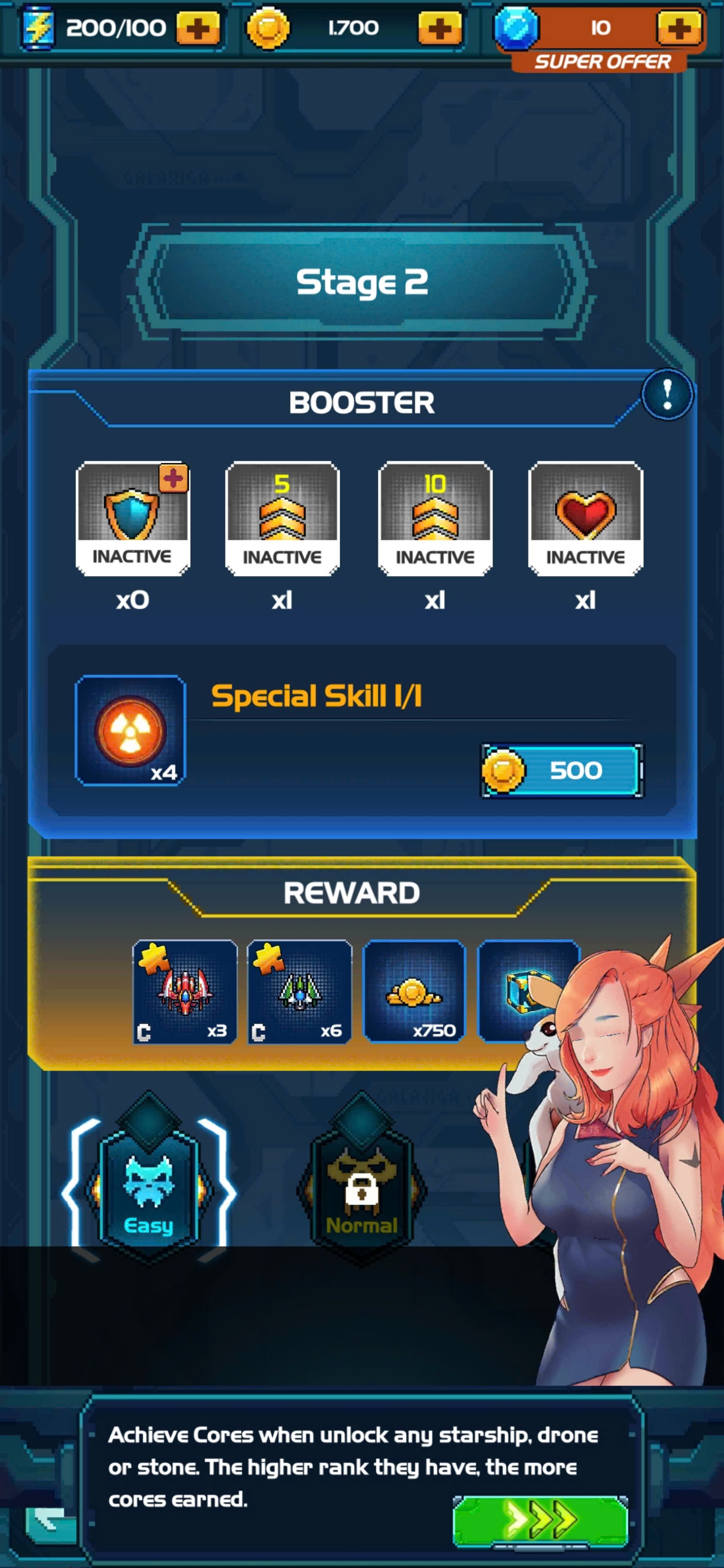View the red starship fragment reward
This screenshot has width=724, height=1568.
coord(185,992)
